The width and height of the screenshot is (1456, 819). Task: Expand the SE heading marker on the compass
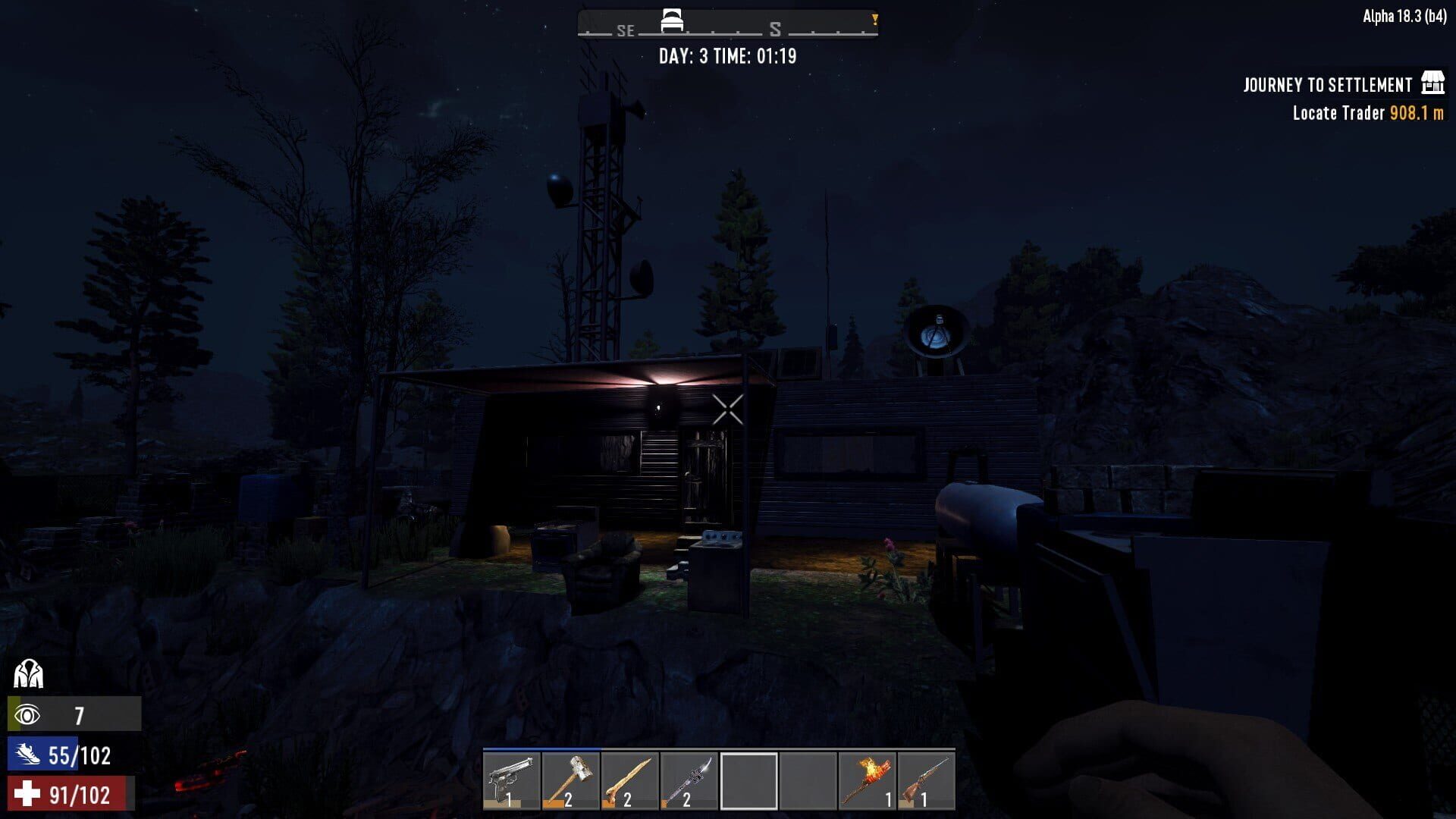click(x=625, y=31)
